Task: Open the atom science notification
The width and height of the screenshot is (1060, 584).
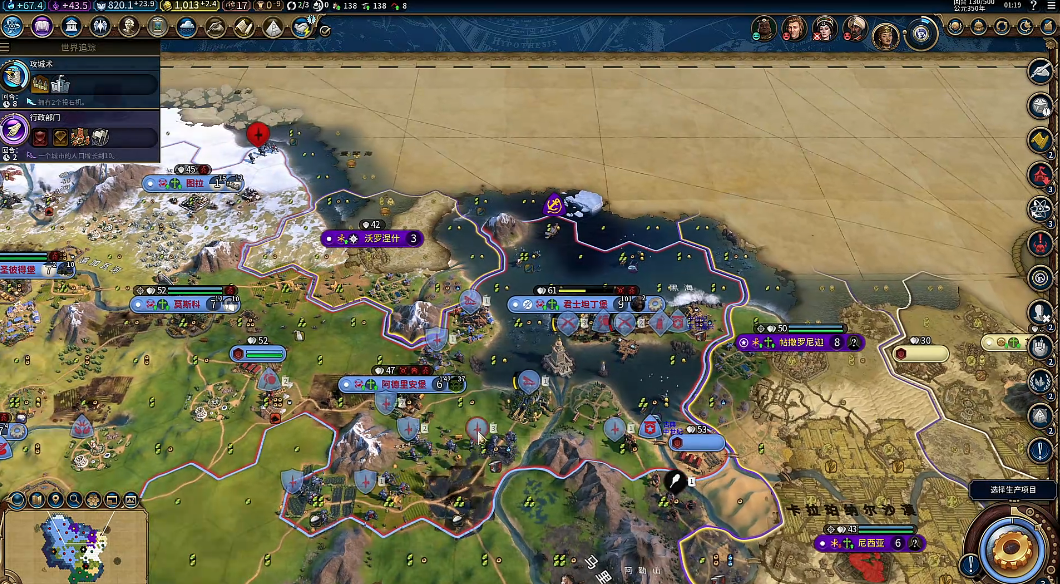Action: (x=1040, y=209)
